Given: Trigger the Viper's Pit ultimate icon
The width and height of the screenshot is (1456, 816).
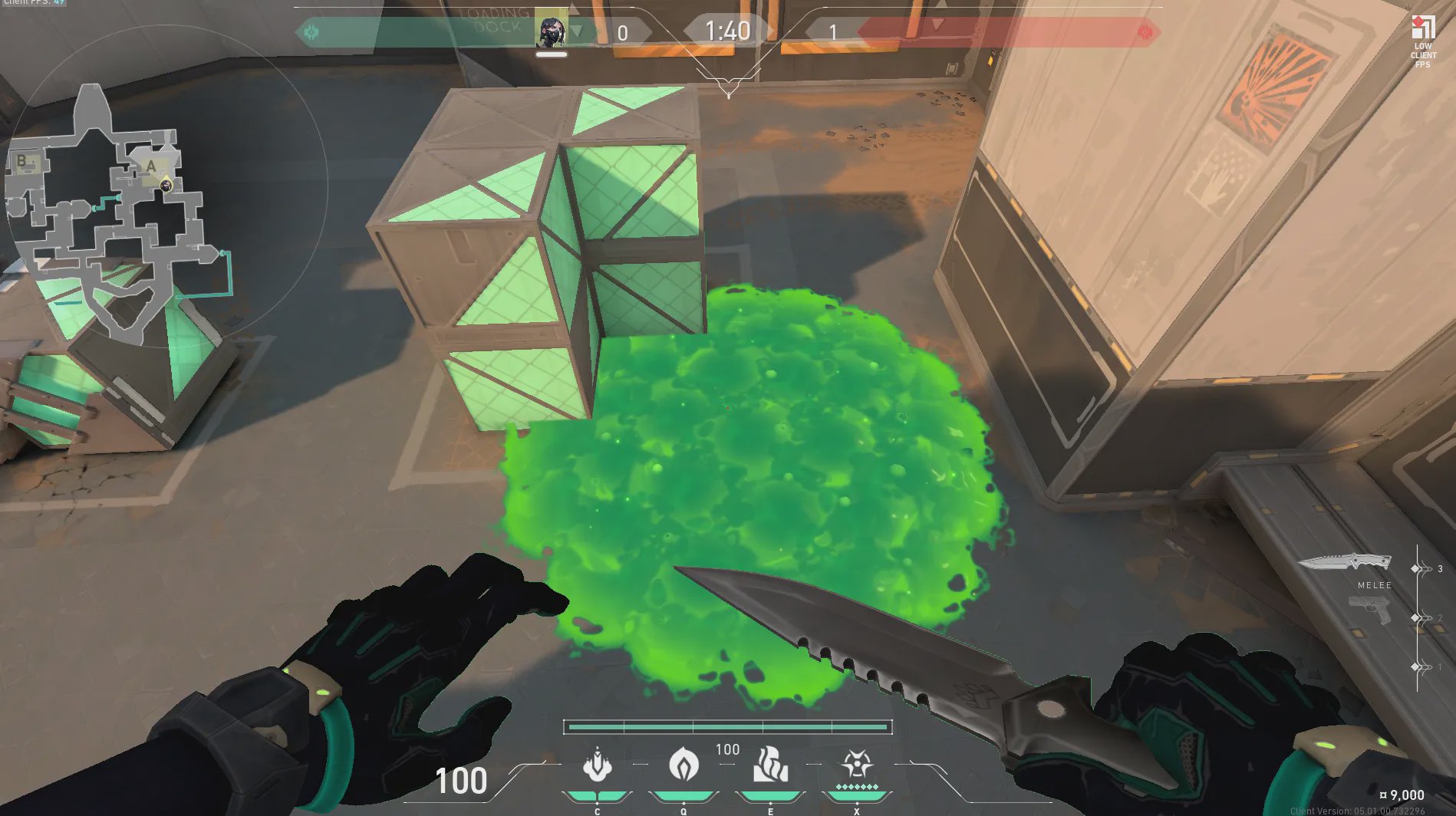Looking at the screenshot, I should (857, 765).
